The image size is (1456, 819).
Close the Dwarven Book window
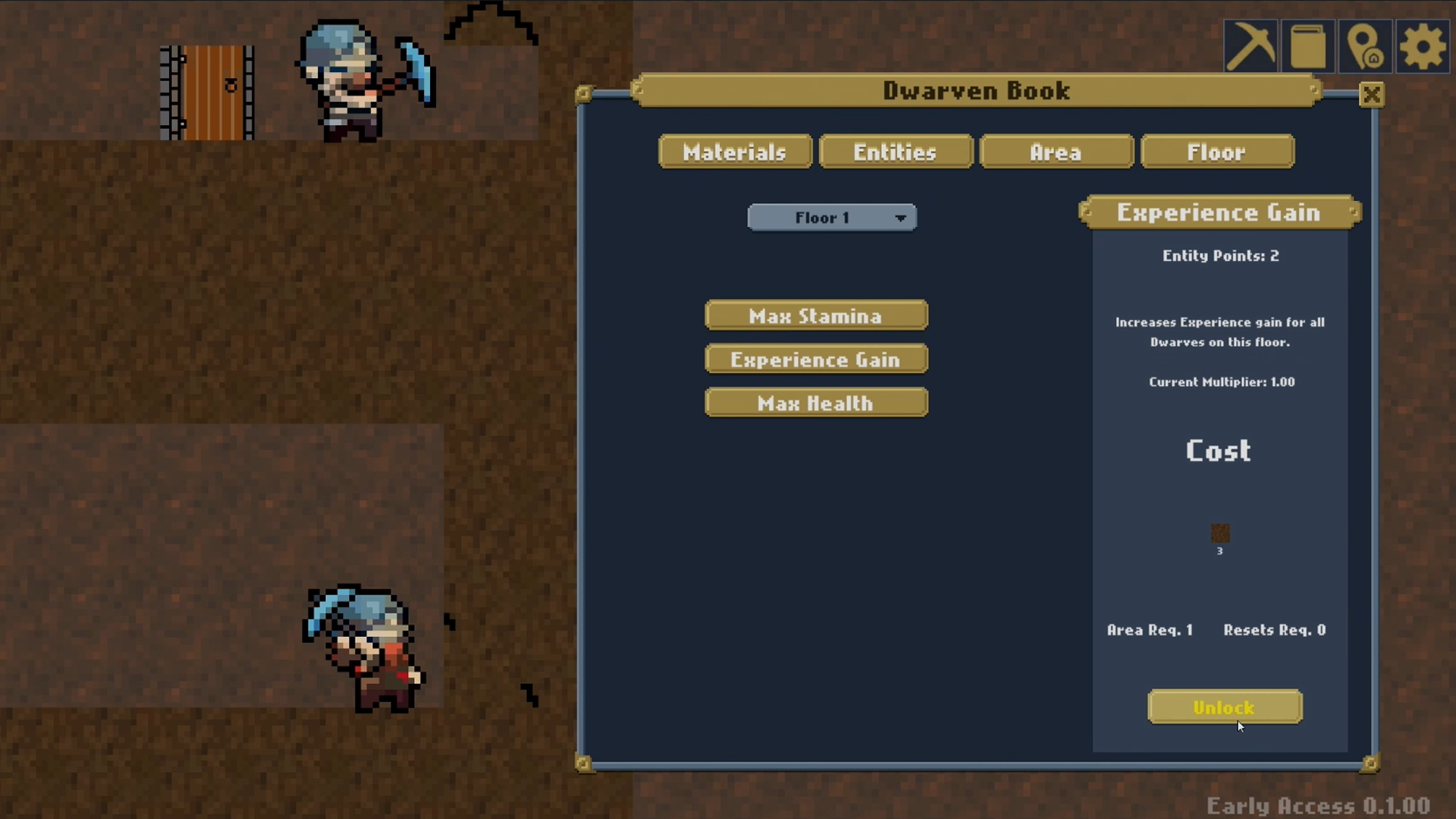click(x=1372, y=95)
